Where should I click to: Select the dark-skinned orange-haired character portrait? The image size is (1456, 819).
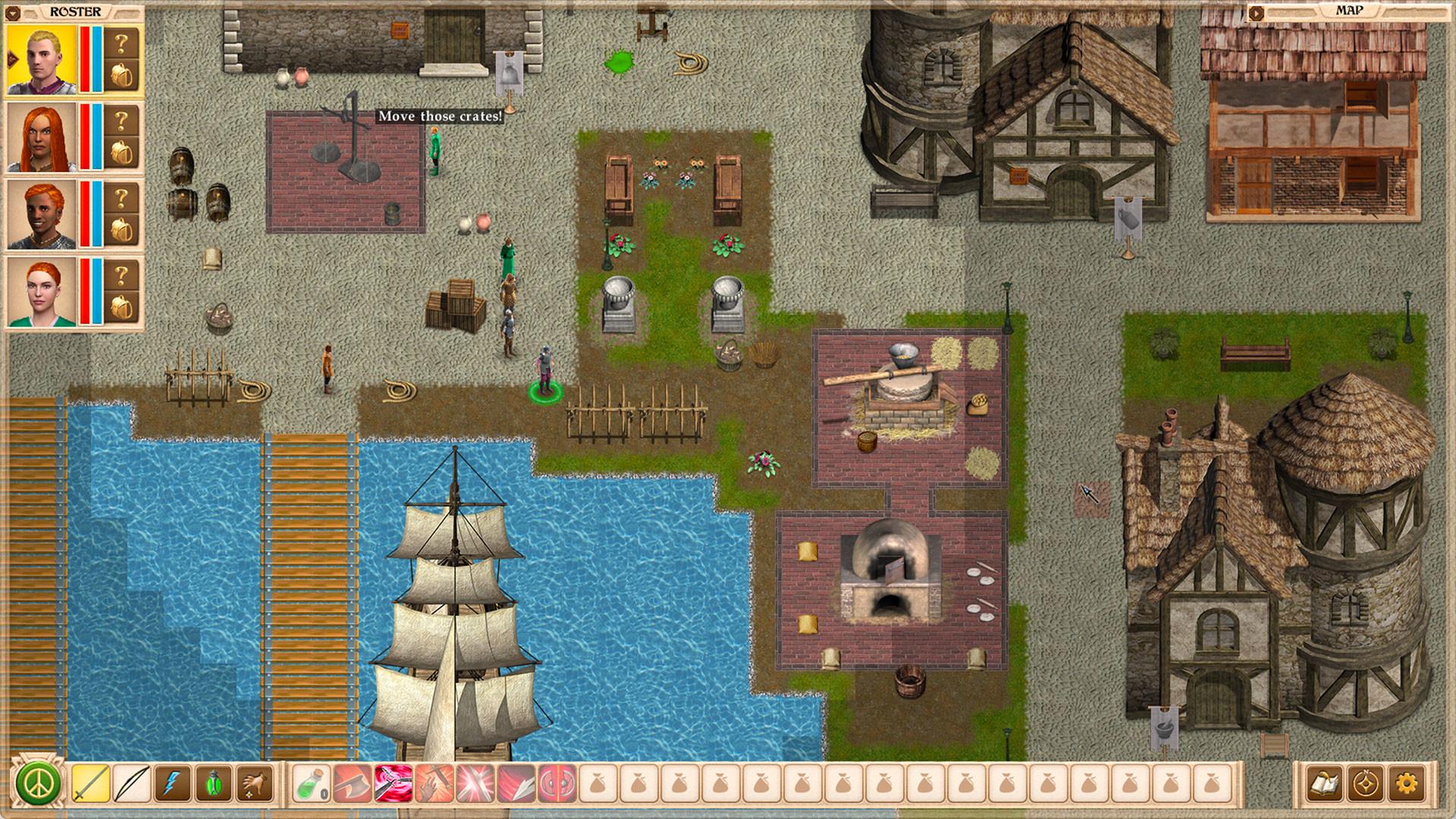click(42, 215)
